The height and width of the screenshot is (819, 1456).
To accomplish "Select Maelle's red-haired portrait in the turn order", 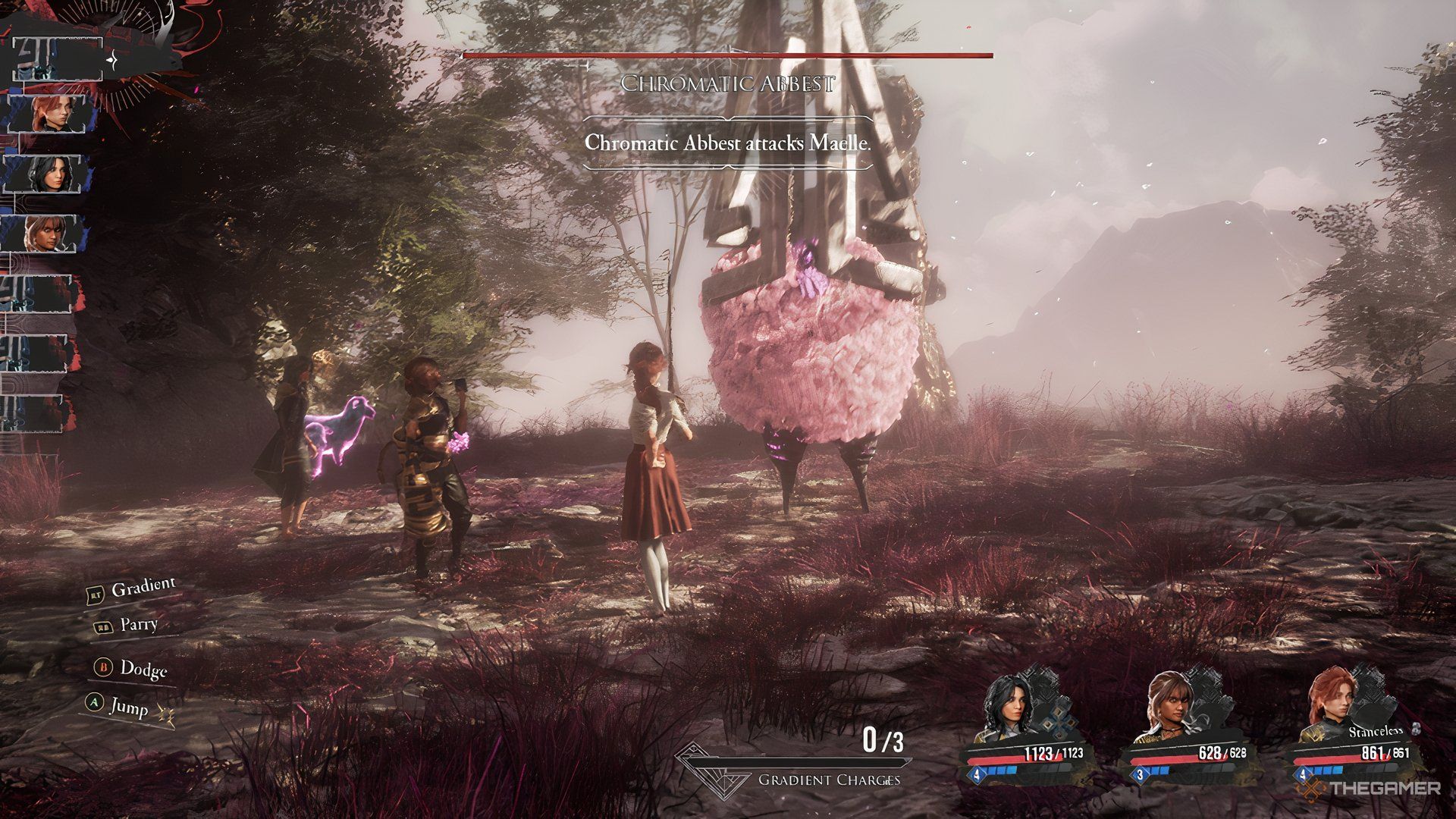I will (x=52, y=114).
